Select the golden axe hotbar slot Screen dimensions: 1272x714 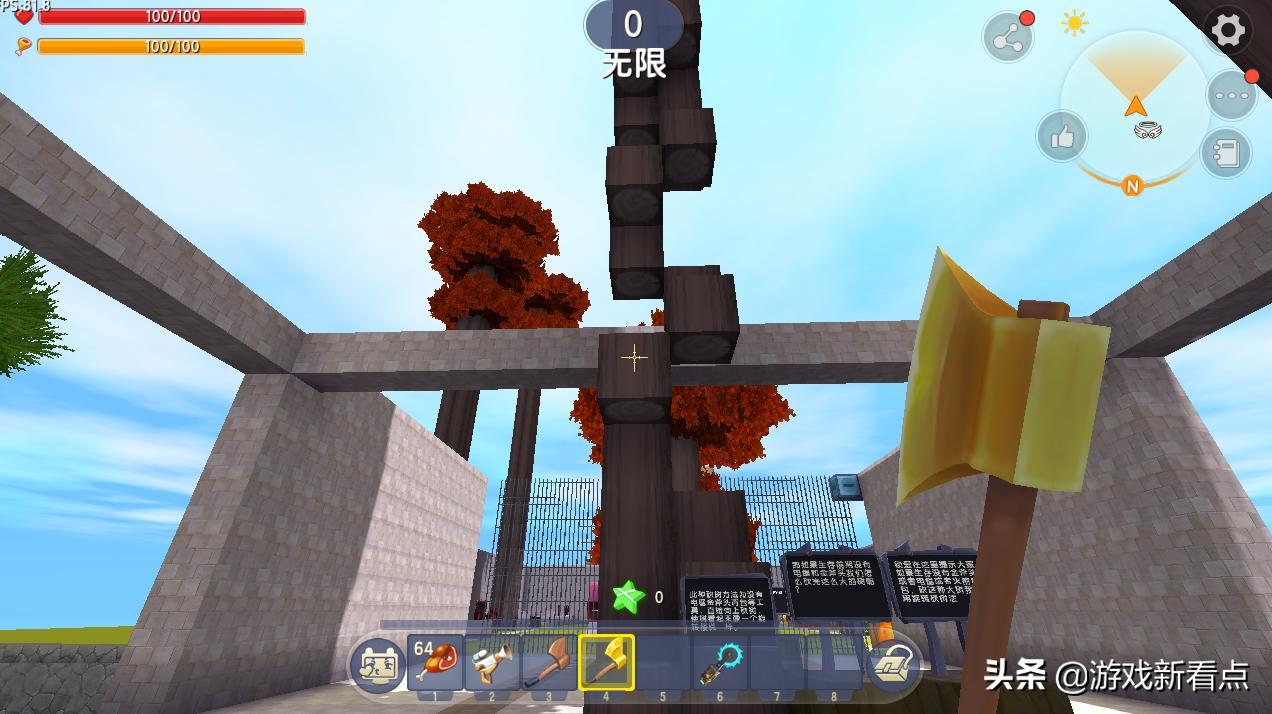coord(606,662)
